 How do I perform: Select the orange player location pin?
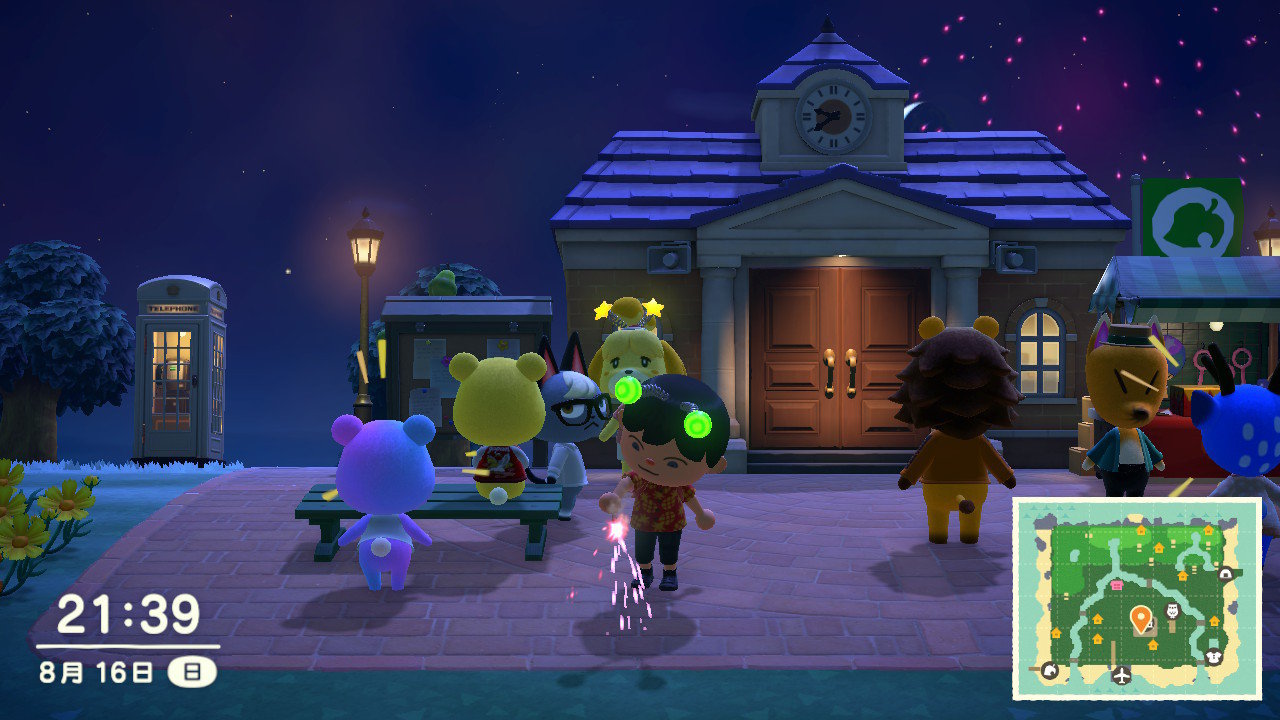pyautogui.click(x=1139, y=619)
